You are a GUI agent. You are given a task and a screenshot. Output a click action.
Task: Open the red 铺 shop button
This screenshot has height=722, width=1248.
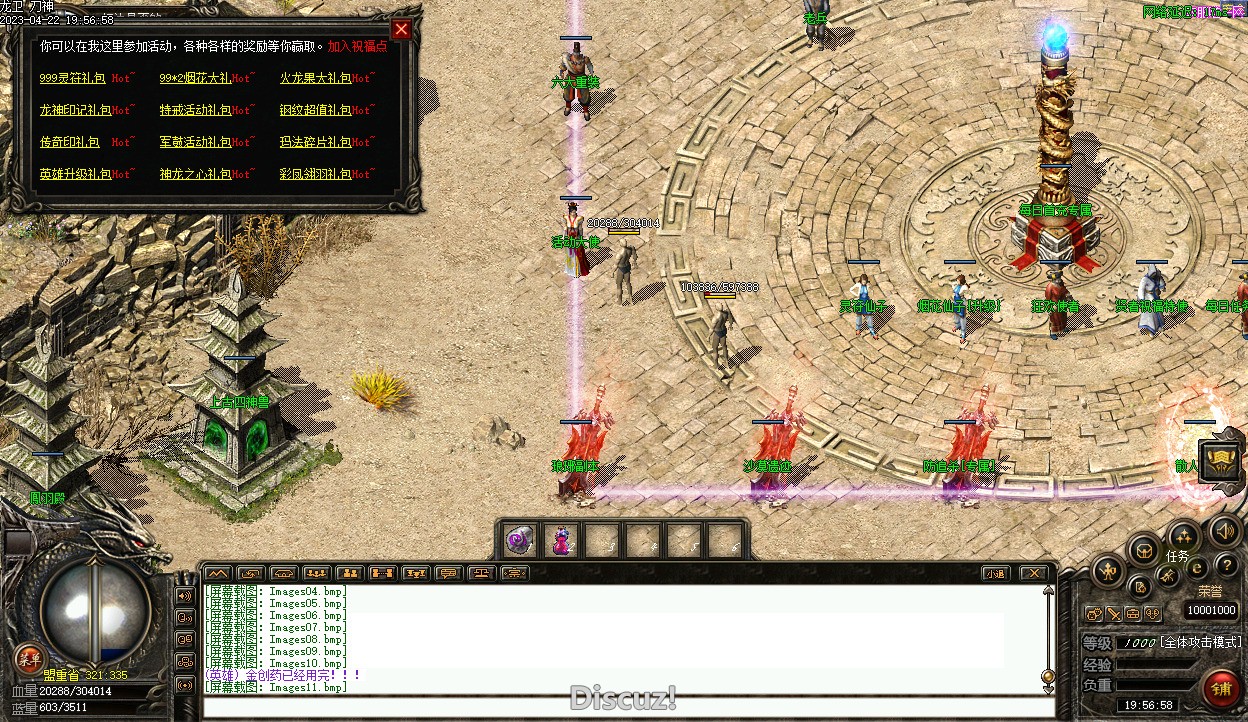1221,689
